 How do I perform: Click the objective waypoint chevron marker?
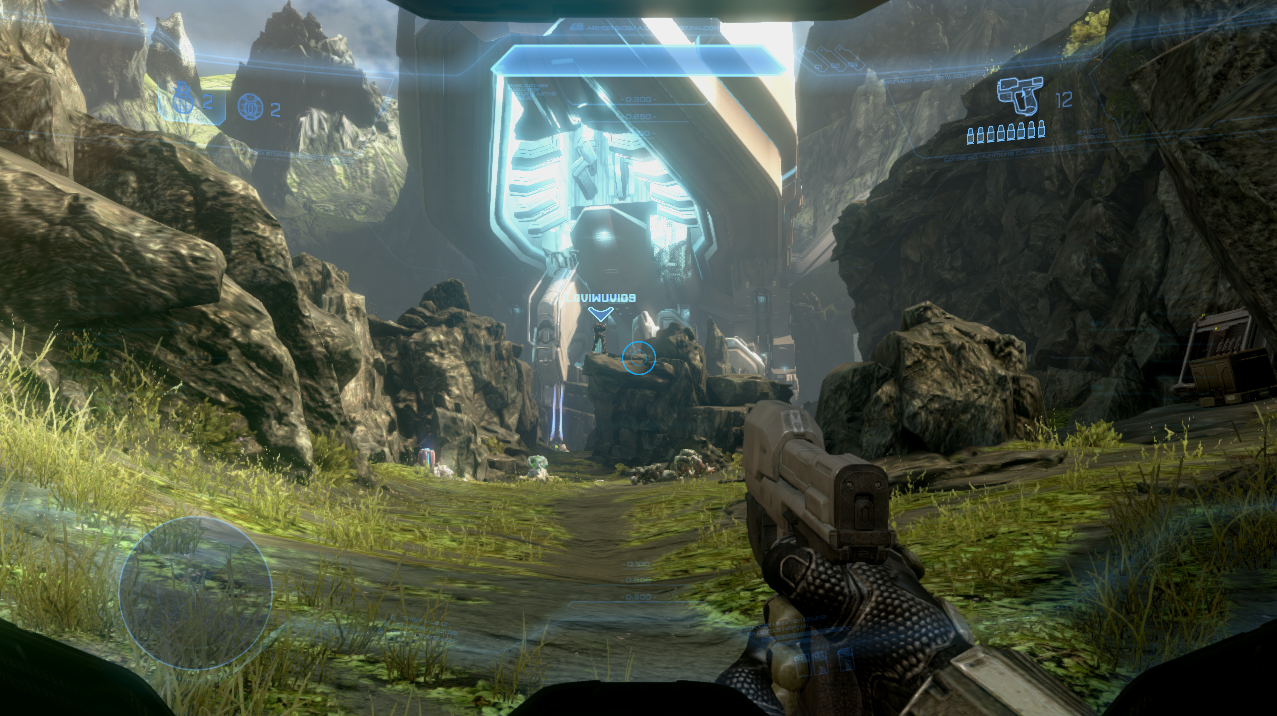pyautogui.click(x=600, y=314)
